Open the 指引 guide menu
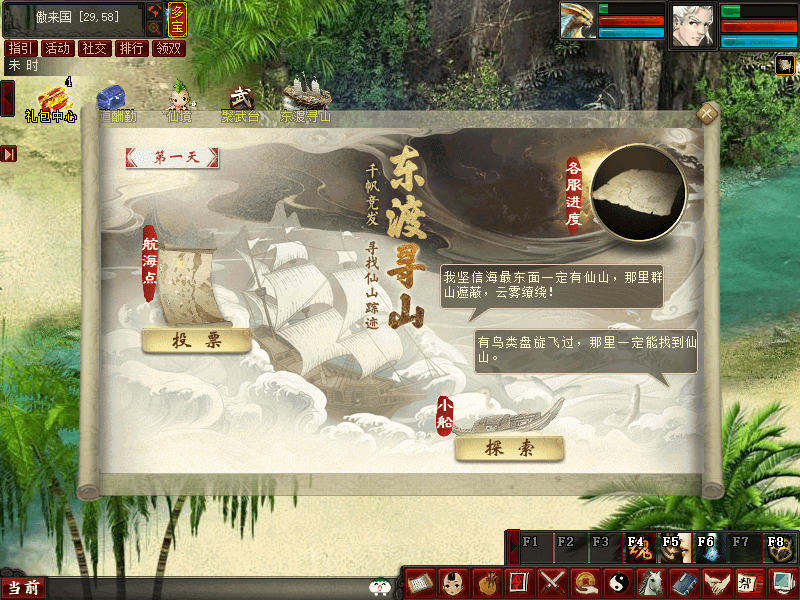 20,48
